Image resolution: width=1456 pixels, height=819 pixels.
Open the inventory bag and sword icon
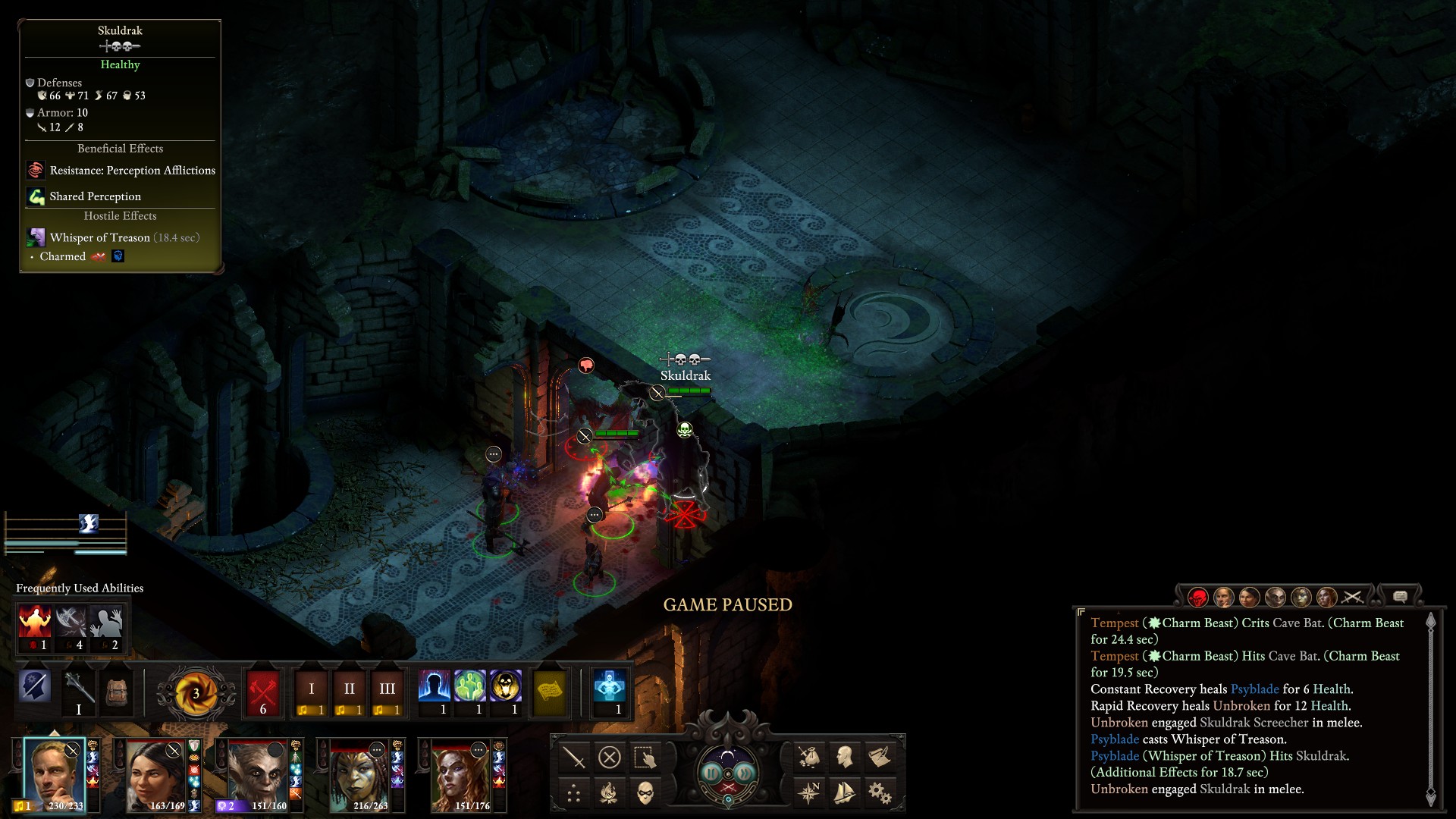[x=808, y=757]
